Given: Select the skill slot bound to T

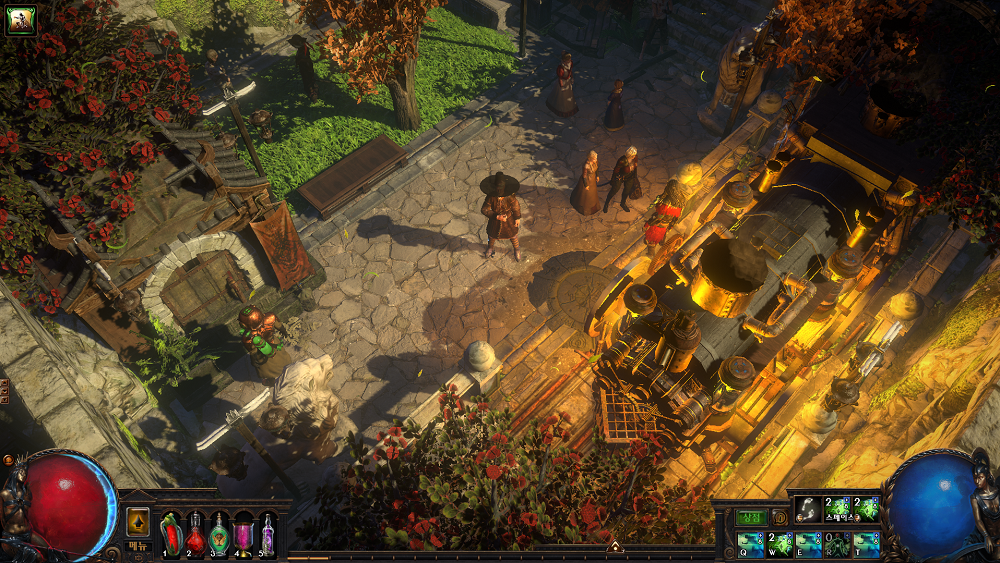Looking at the screenshot, I should (866, 544).
